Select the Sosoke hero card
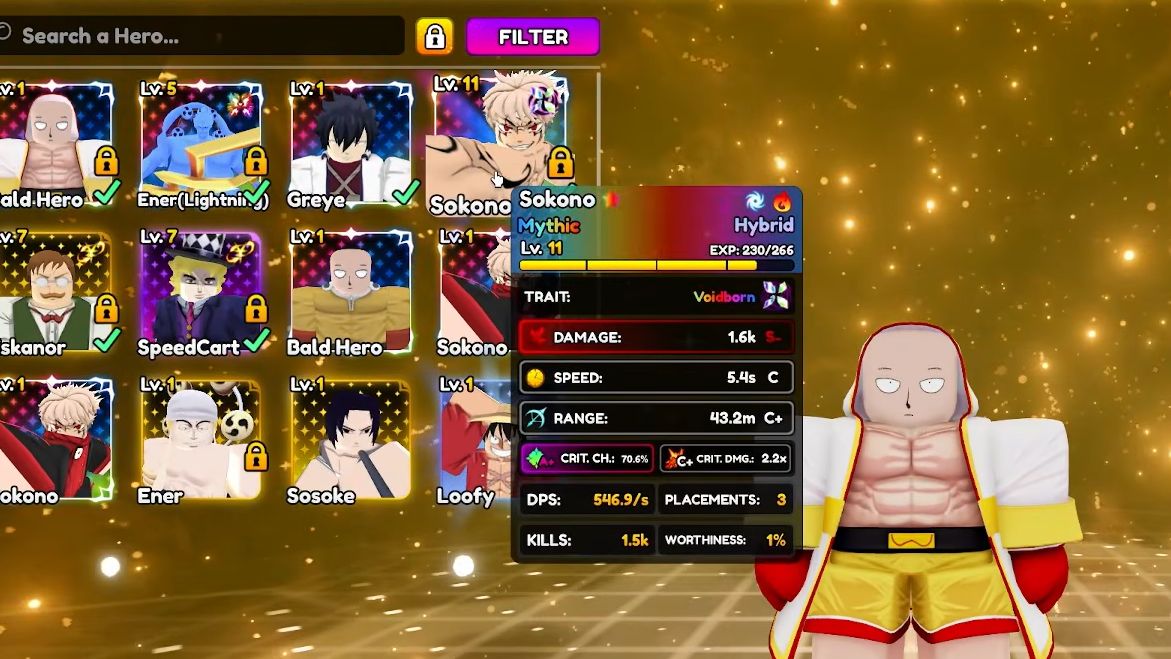 click(x=349, y=440)
